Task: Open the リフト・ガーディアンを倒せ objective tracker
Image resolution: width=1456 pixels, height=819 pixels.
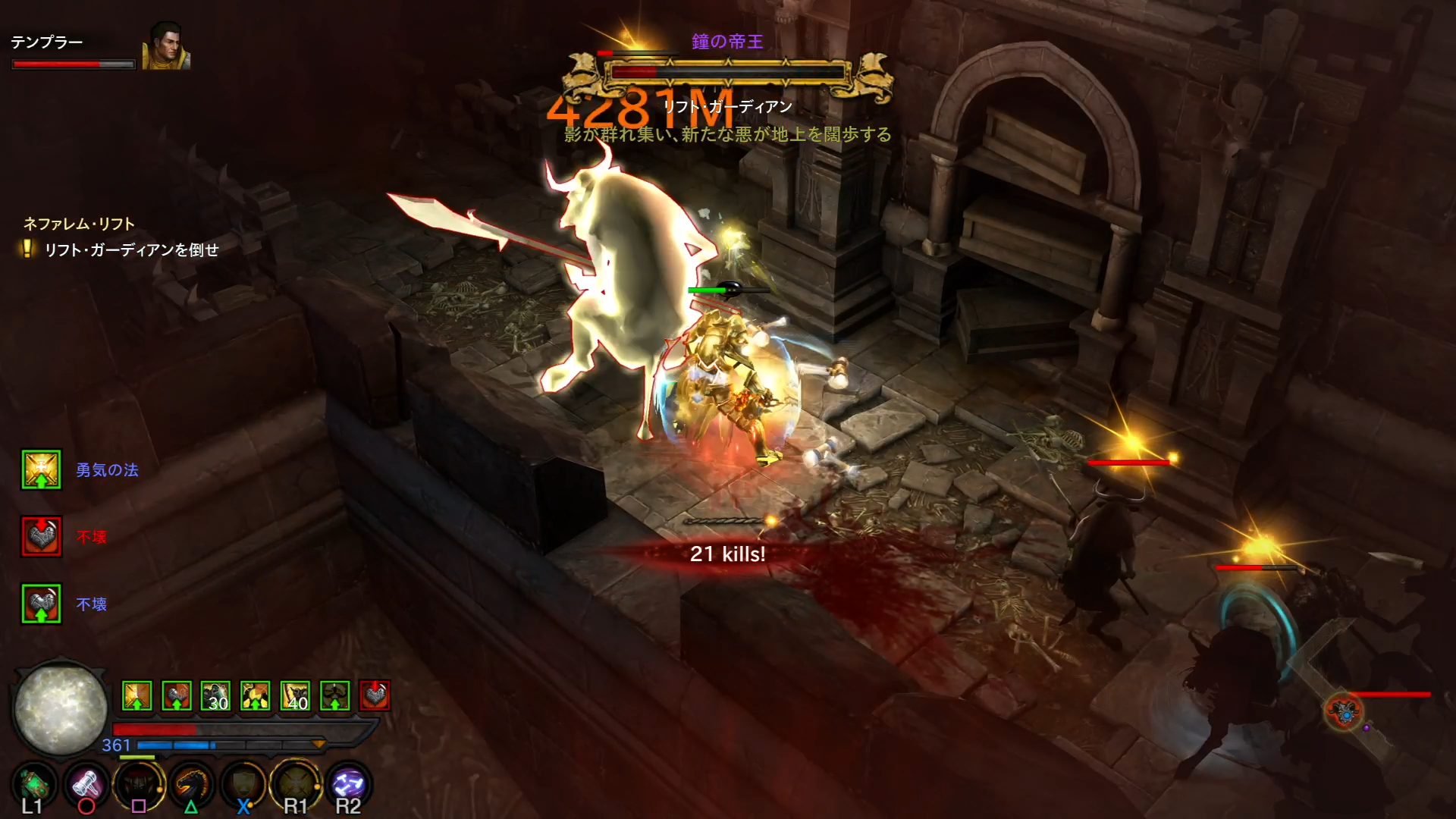Action: [130, 250]
